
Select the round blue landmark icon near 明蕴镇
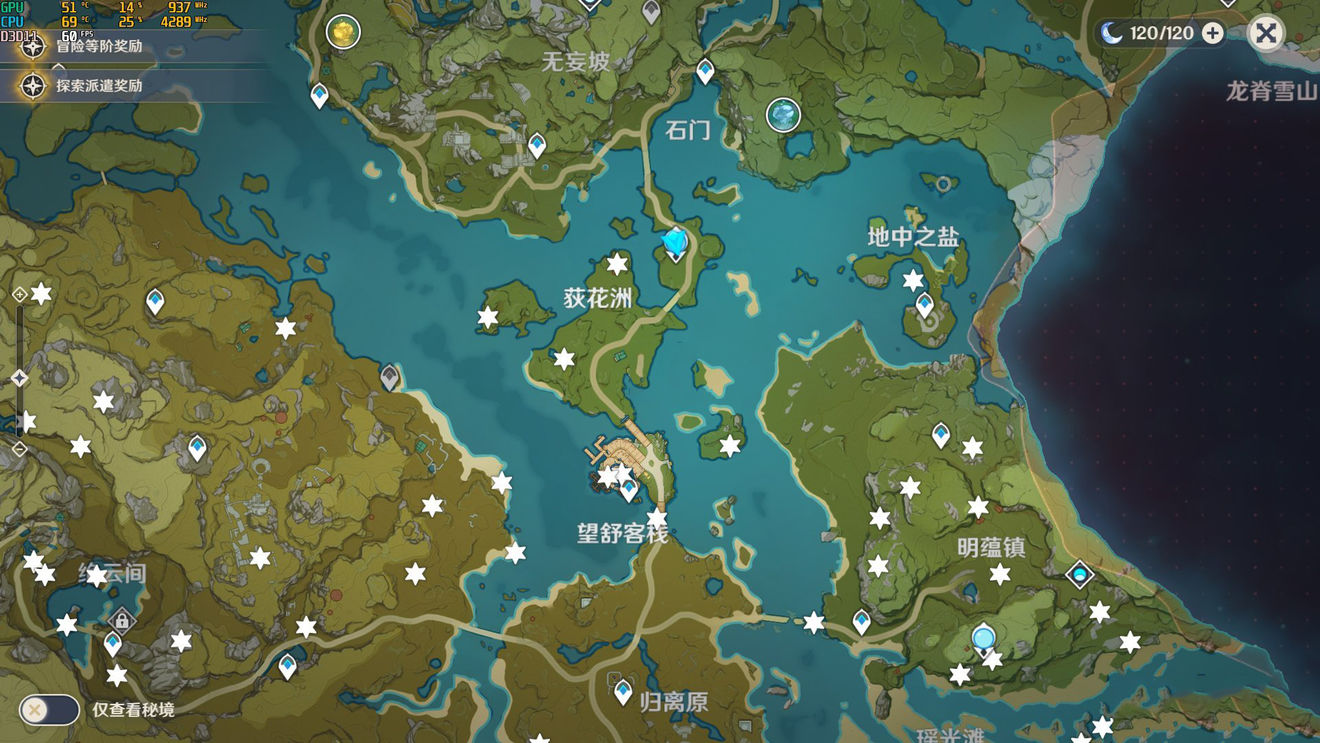click(982, 637)
